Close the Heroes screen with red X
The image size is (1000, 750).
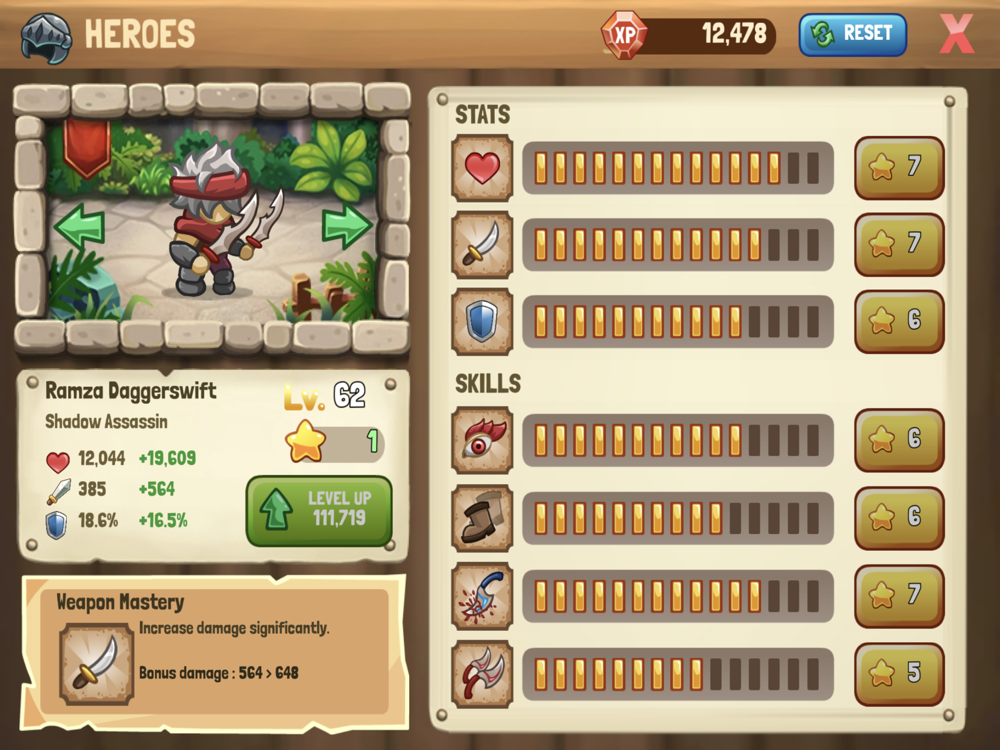[957, 34]
